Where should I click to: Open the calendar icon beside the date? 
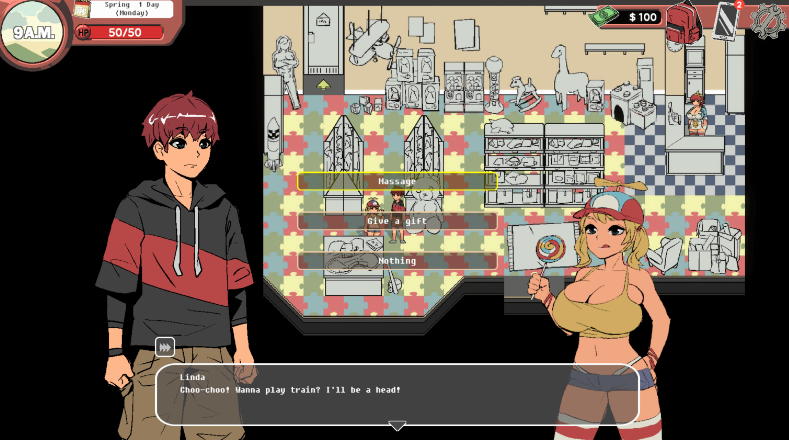tap(81, 10)
